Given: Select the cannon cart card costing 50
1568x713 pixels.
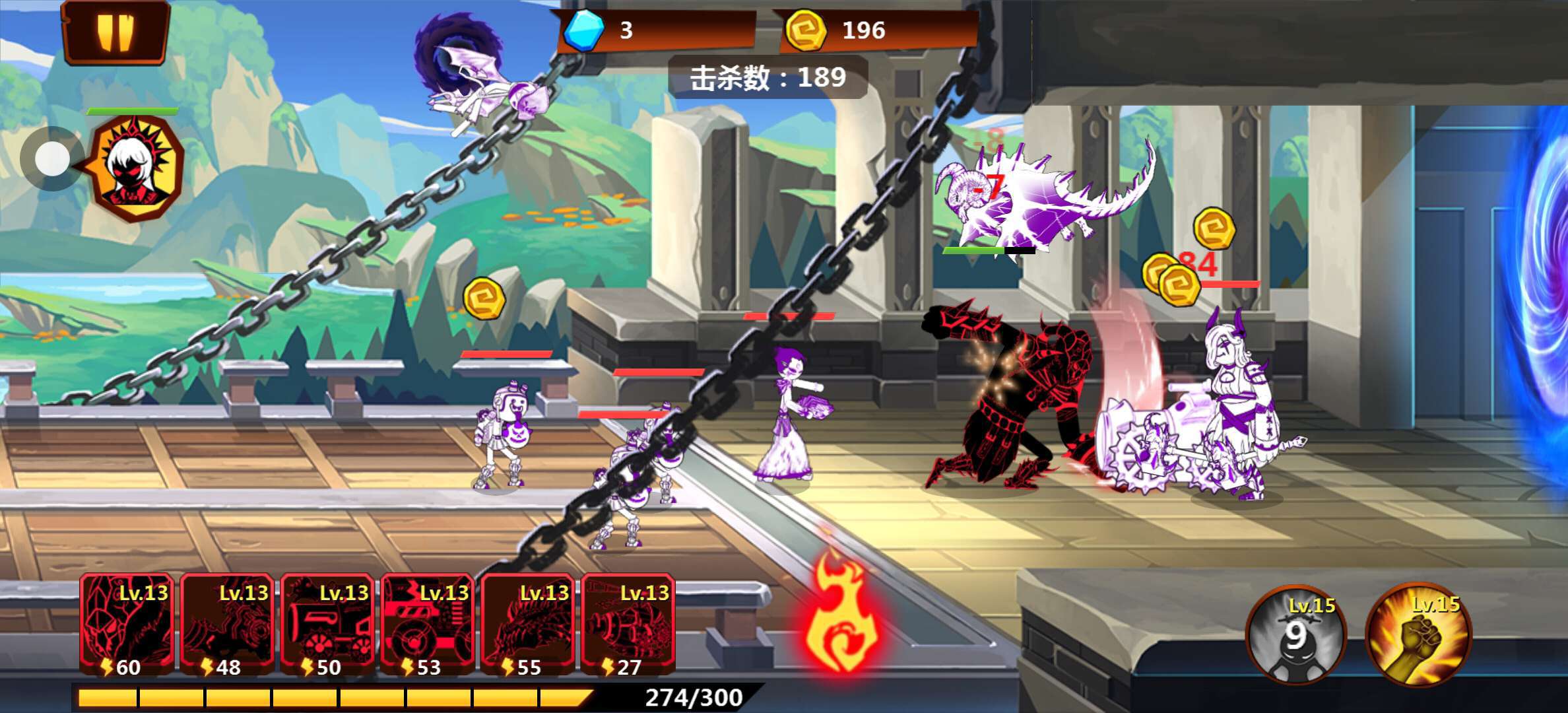Looking at the screenshot, I should tap(328, 625).
